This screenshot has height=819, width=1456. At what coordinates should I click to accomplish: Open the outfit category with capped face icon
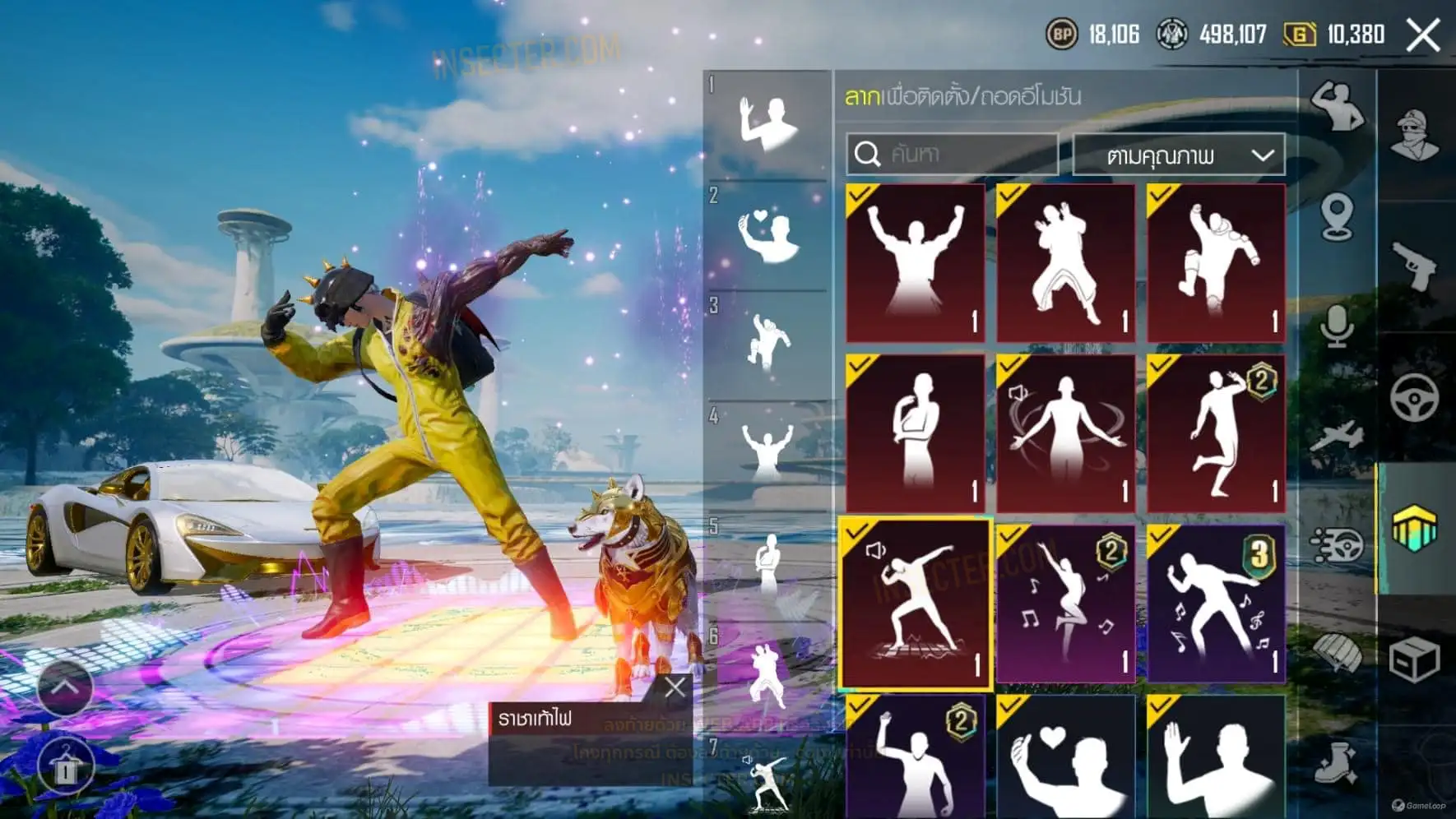pyautogui.click(x=1415, y=134)
